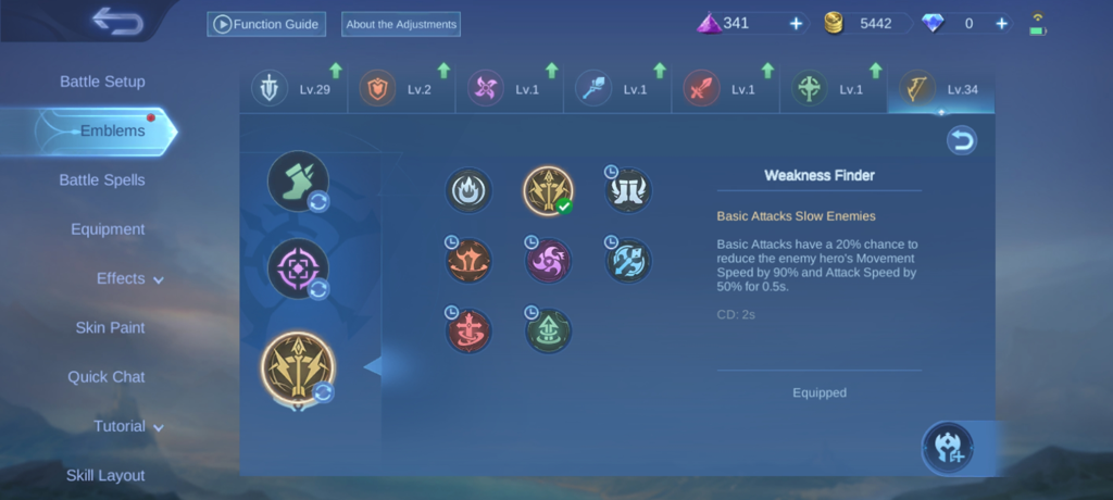Screen dimensions: 1113x500
Task: Switch to the Lv.34 emblem tab
Action: pos(940,89)
